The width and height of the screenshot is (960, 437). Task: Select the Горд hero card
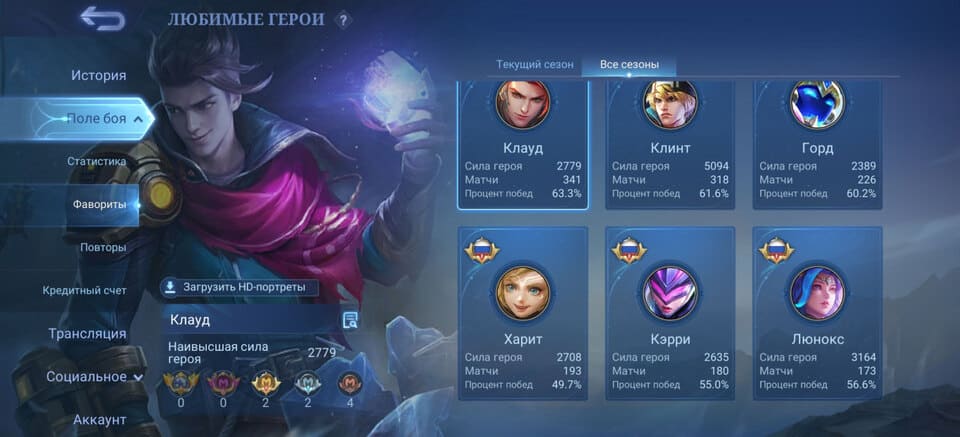tap(817, 145)
